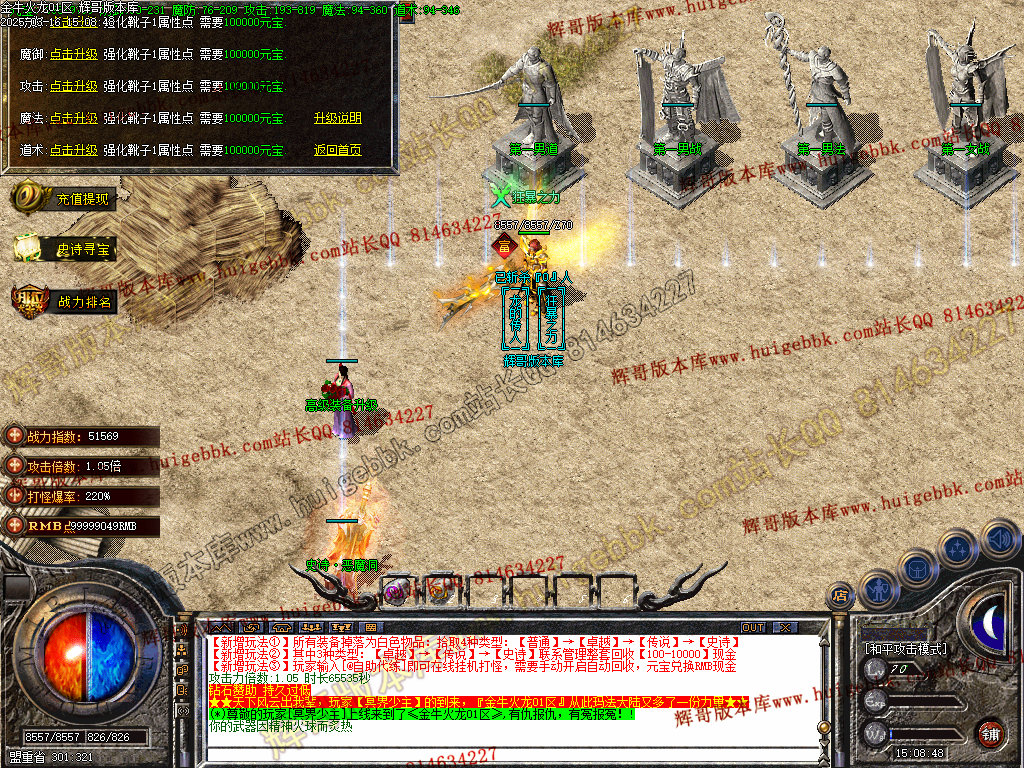
Task: Click the 魔御 upgrade link
Action: (x=74, y=54)
